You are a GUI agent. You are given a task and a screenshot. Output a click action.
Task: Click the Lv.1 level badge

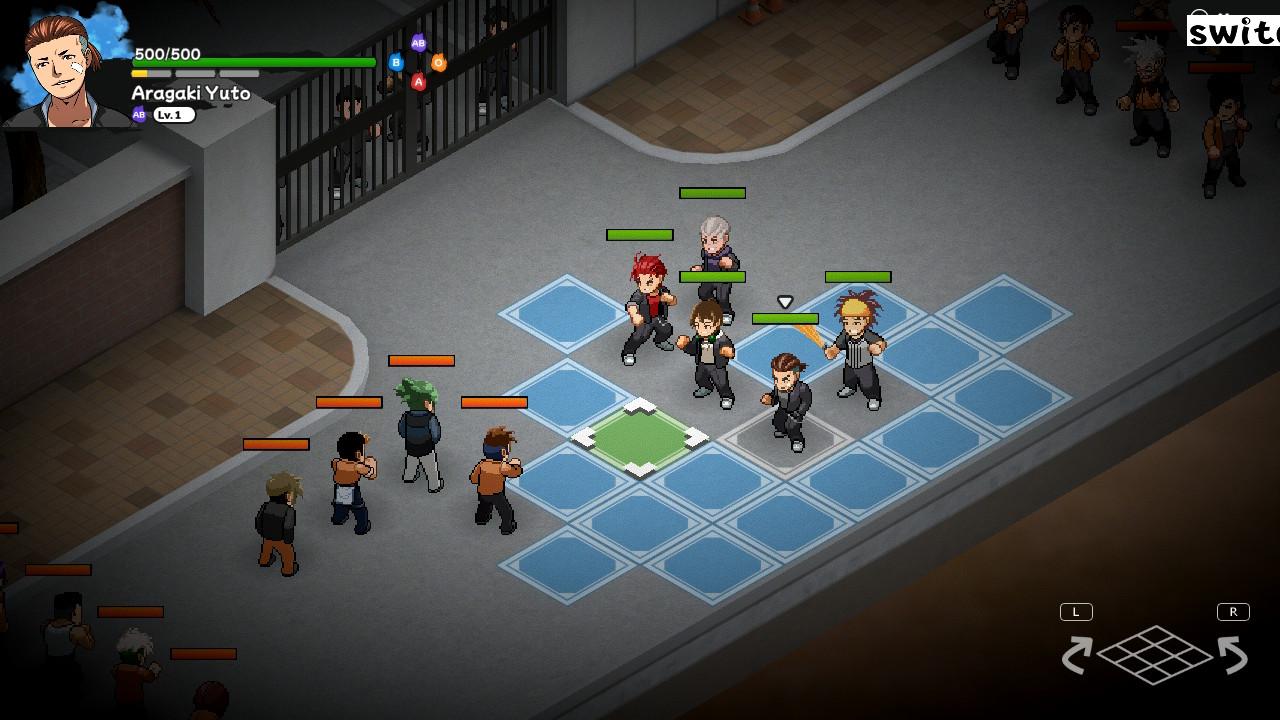(x=174, y=114)
